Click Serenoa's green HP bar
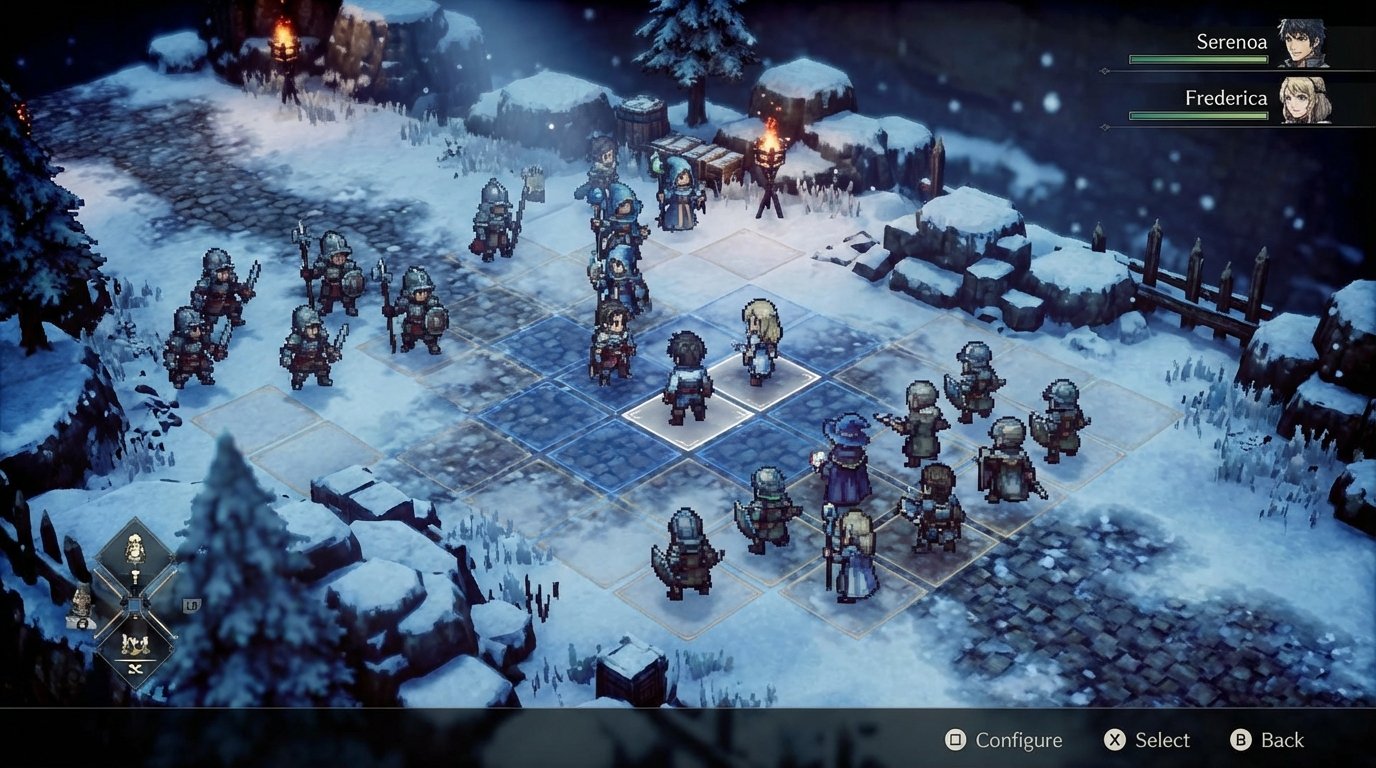The height and width of the screenshot is (768, 1376). pos(1198,58)
